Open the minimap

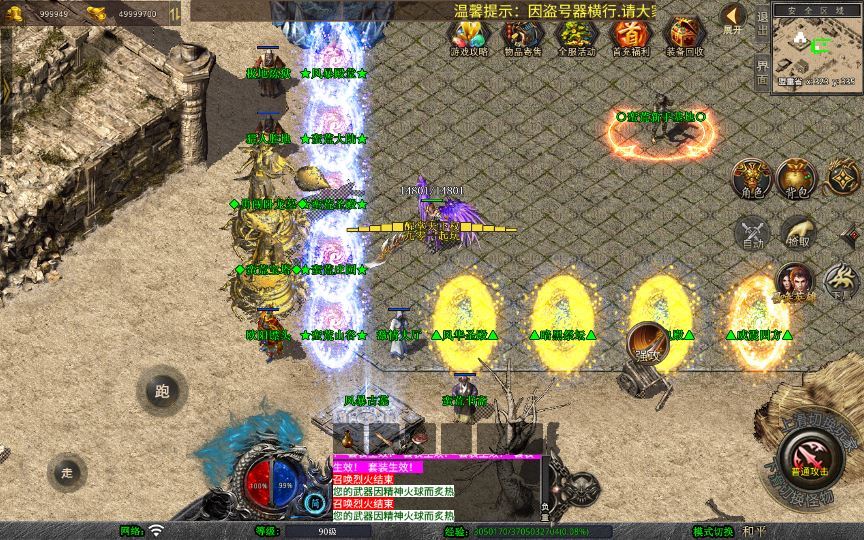[817, 45]
